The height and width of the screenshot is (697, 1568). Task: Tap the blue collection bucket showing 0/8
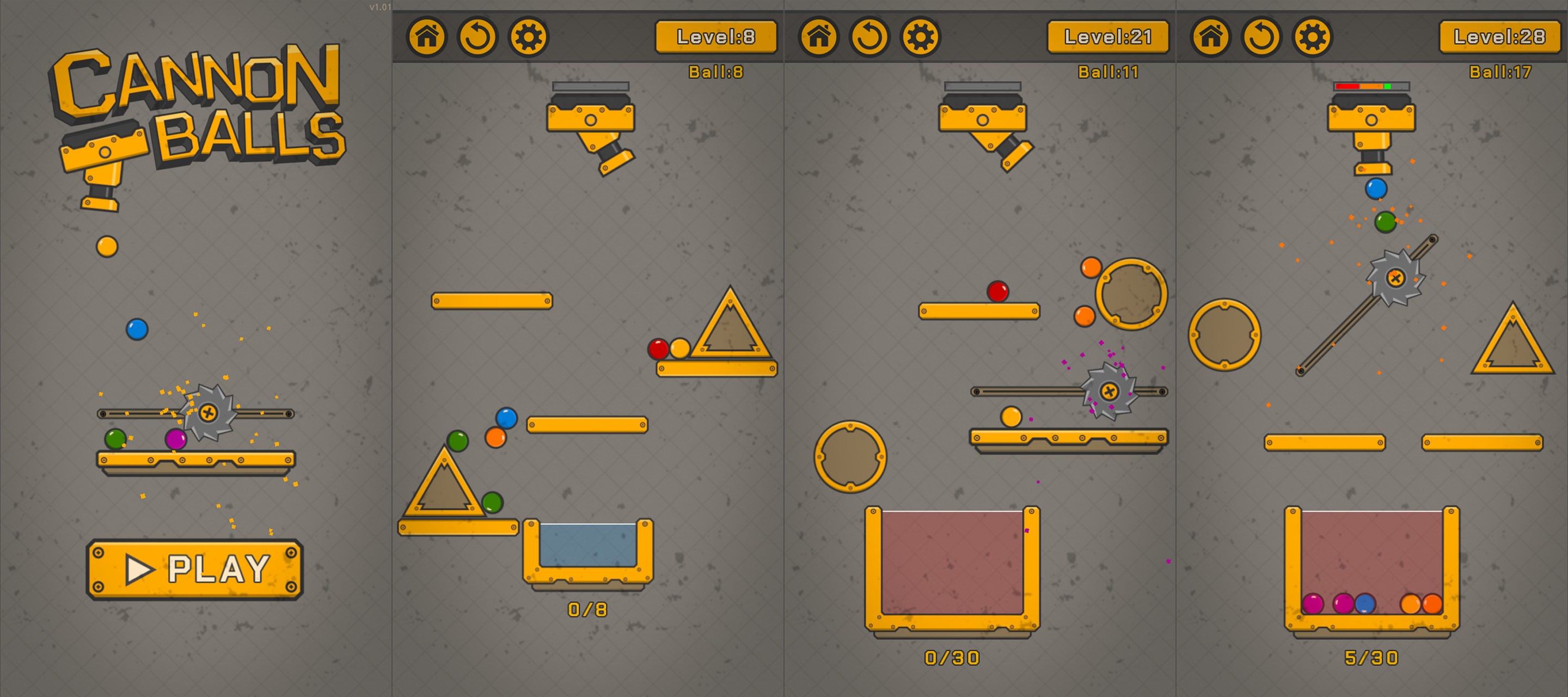[x=589, y=548]
